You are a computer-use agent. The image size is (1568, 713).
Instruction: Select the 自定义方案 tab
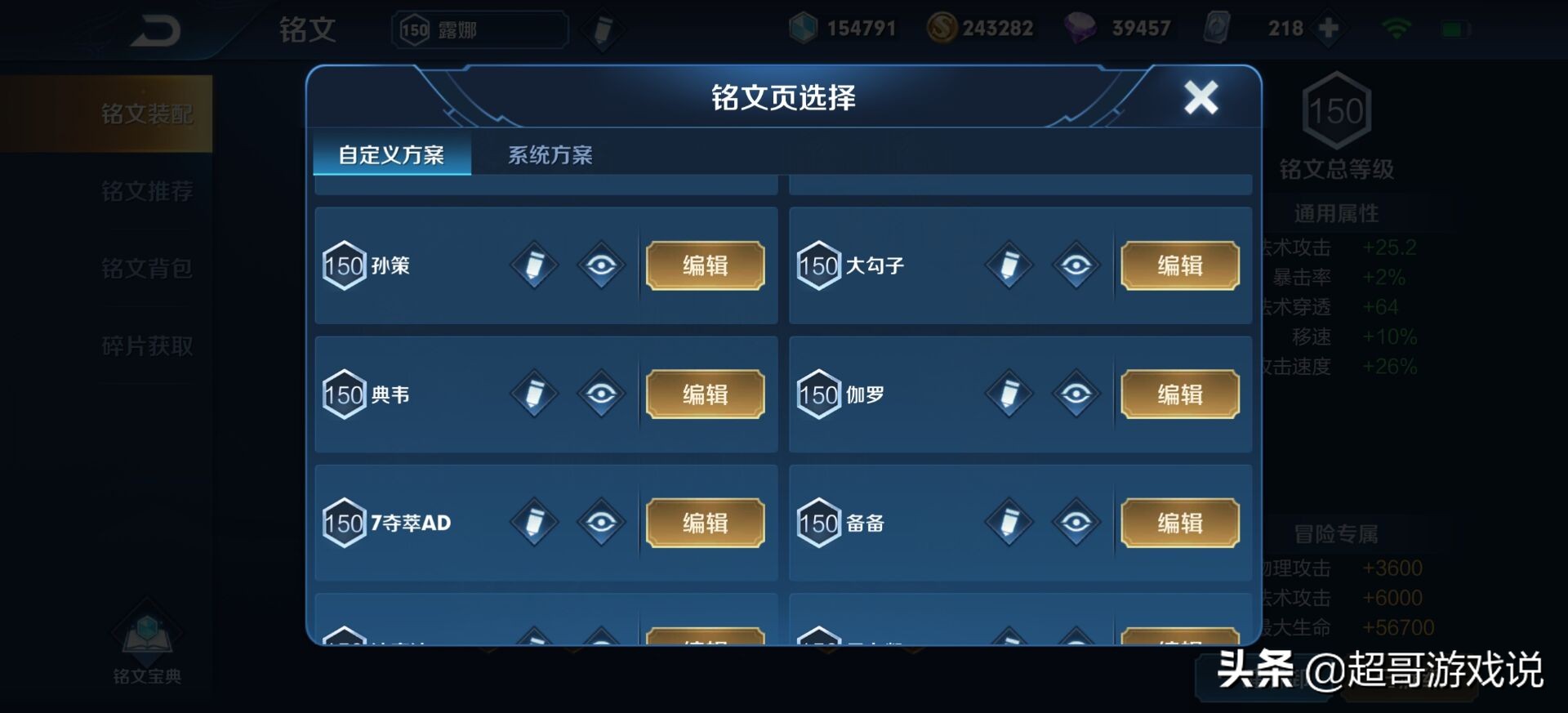pyautogui.click(x=390, y=154)
